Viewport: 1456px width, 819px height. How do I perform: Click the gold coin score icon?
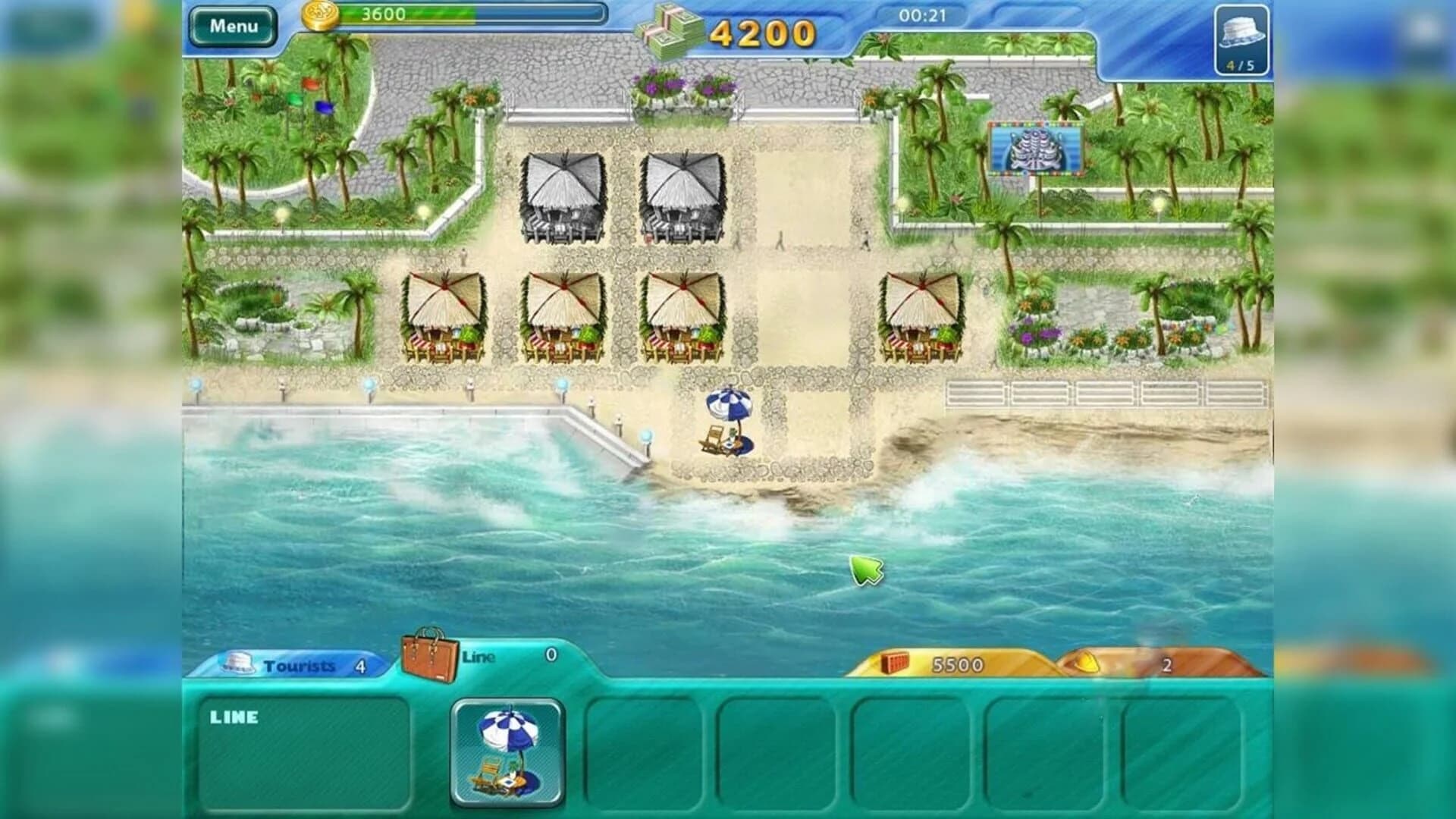(321, 15)
